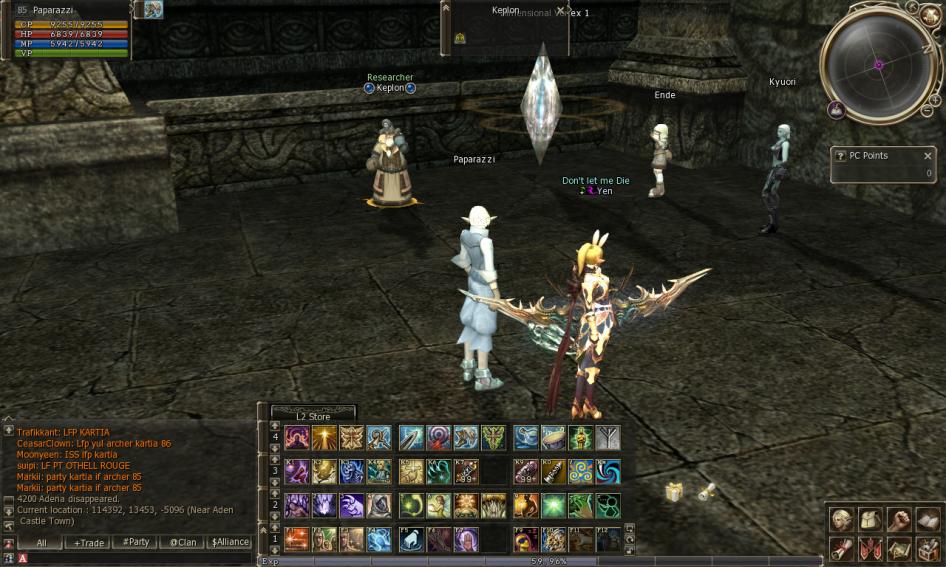The height and width of the screenshot is (567, 946).
Task: Activate the blue swirl vortex skill
Action: click(x=608, y=471)
